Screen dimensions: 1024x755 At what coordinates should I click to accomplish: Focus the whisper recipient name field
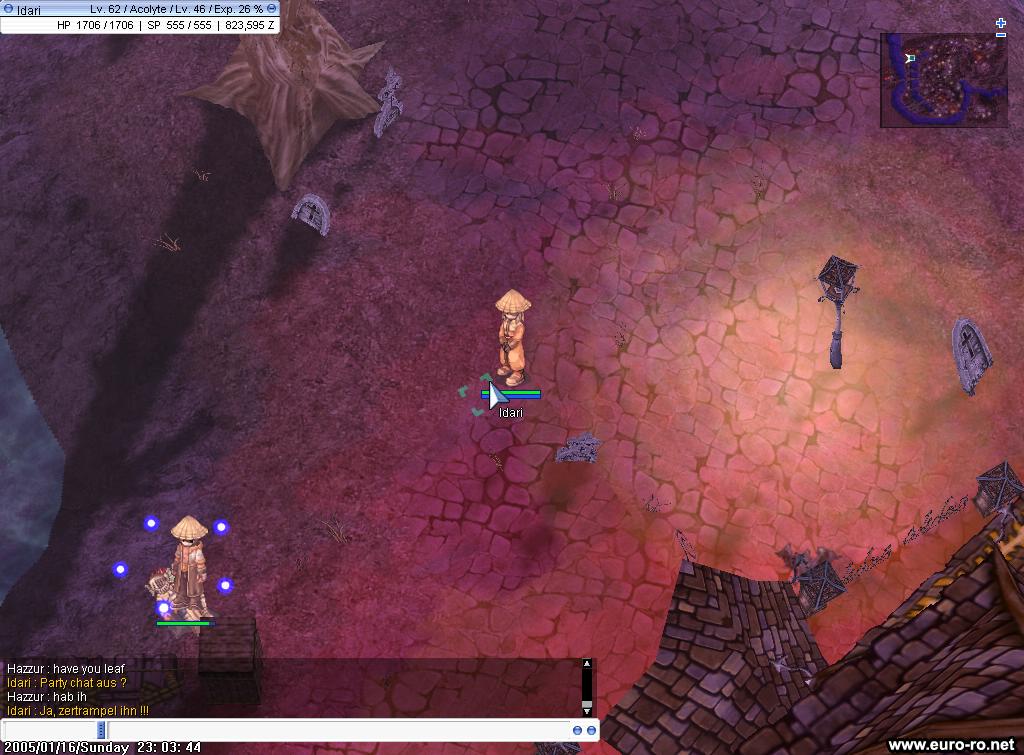(x=50, y=730)
